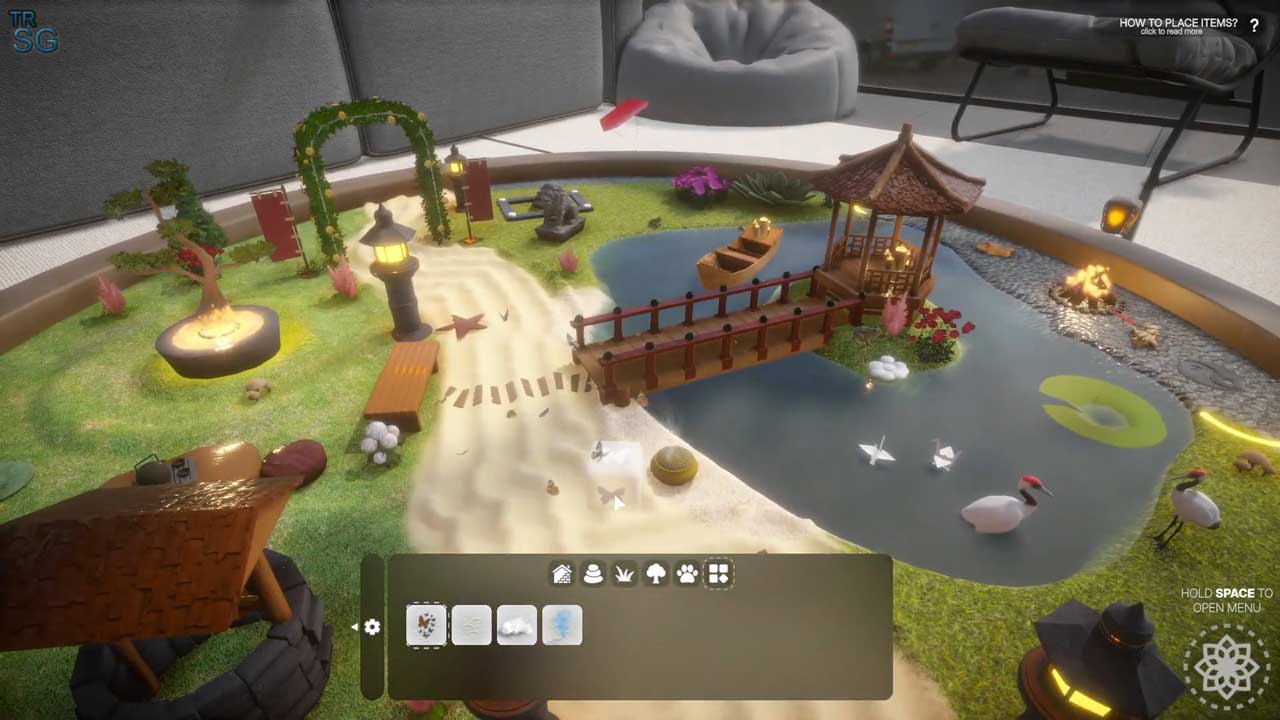Select the four-shapes miscellaneous category tab
Screen dimensions: 1280x720
[719, 574]
